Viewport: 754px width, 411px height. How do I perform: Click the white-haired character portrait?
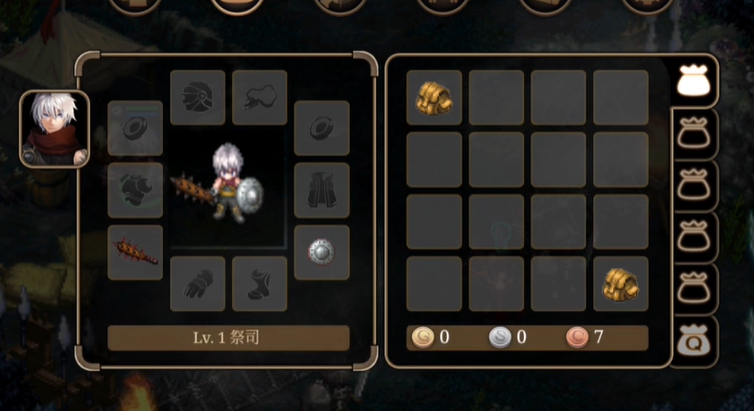tap(55, 129)
